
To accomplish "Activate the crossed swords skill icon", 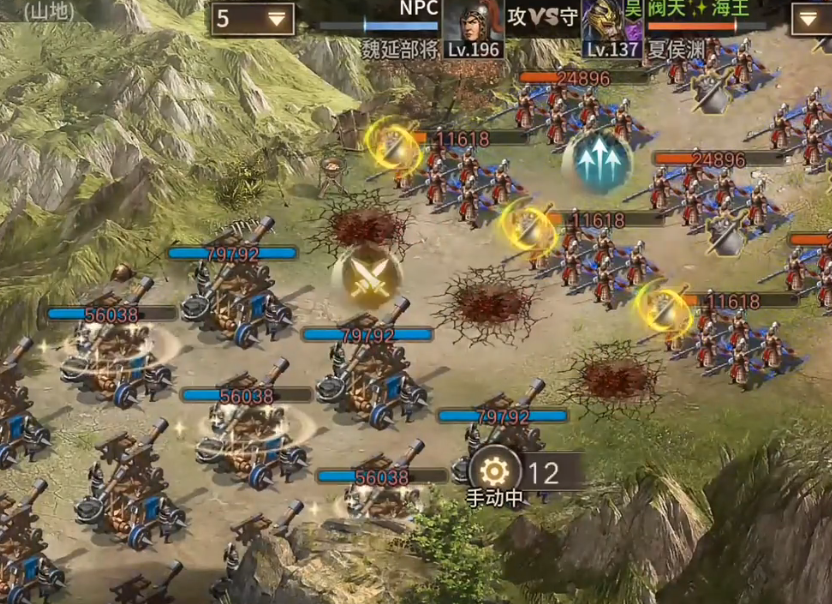I will click(367, 275).
